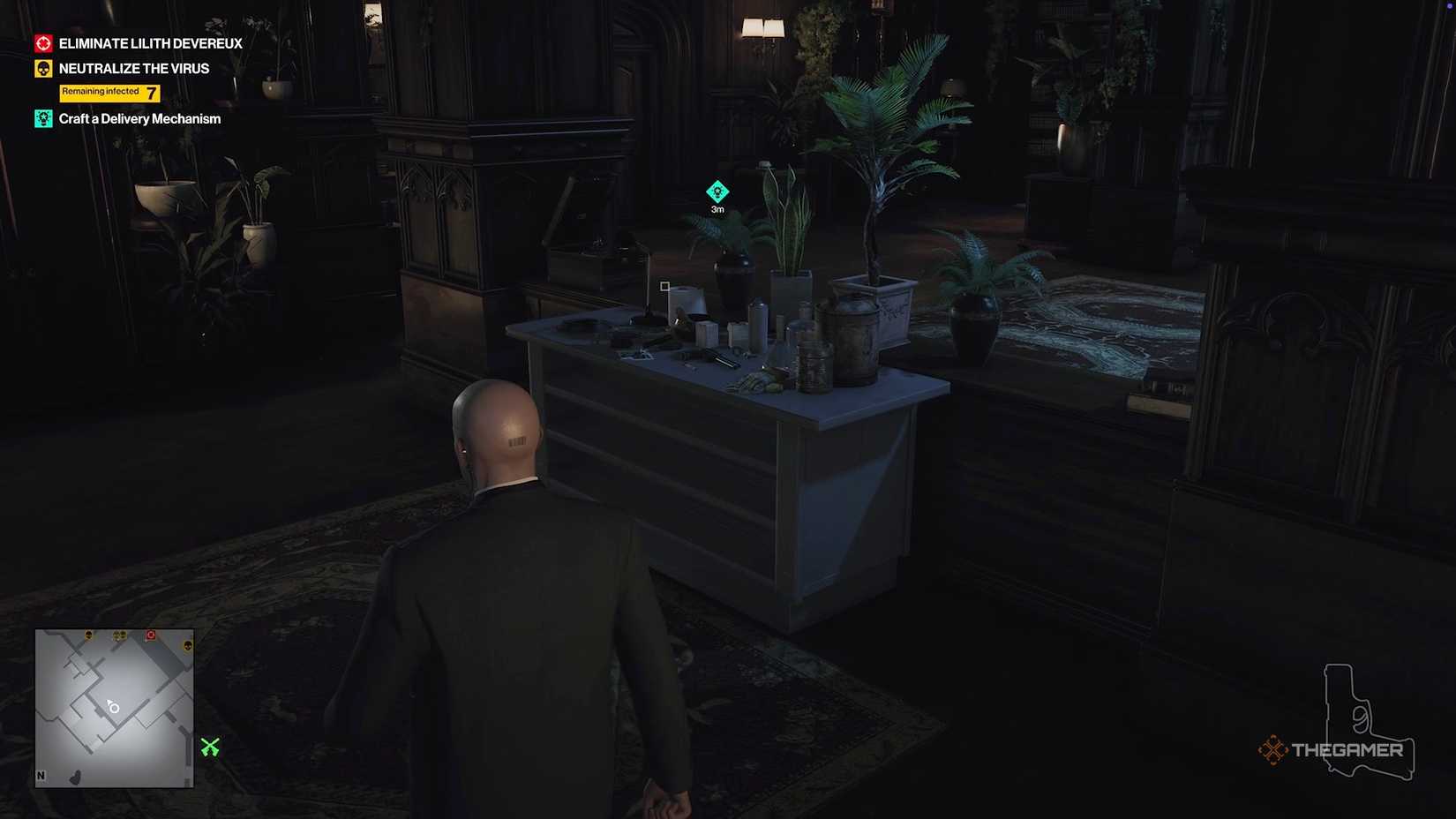The height and width of the screenshot is (819, 1456).
Task: Click TheGamer orange crosshair logo
Action: pos(1273,749)
